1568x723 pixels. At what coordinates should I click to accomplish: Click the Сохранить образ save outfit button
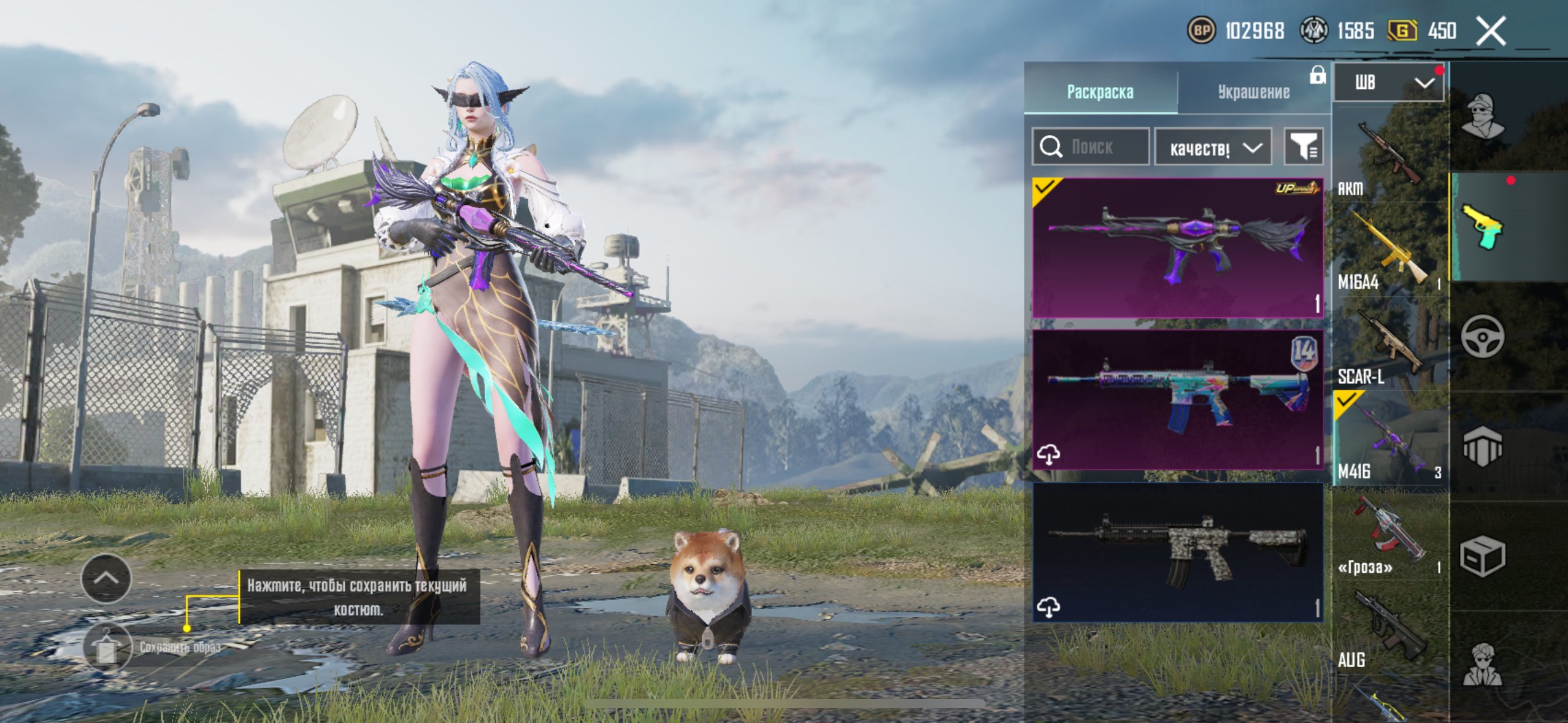(107, 648)
